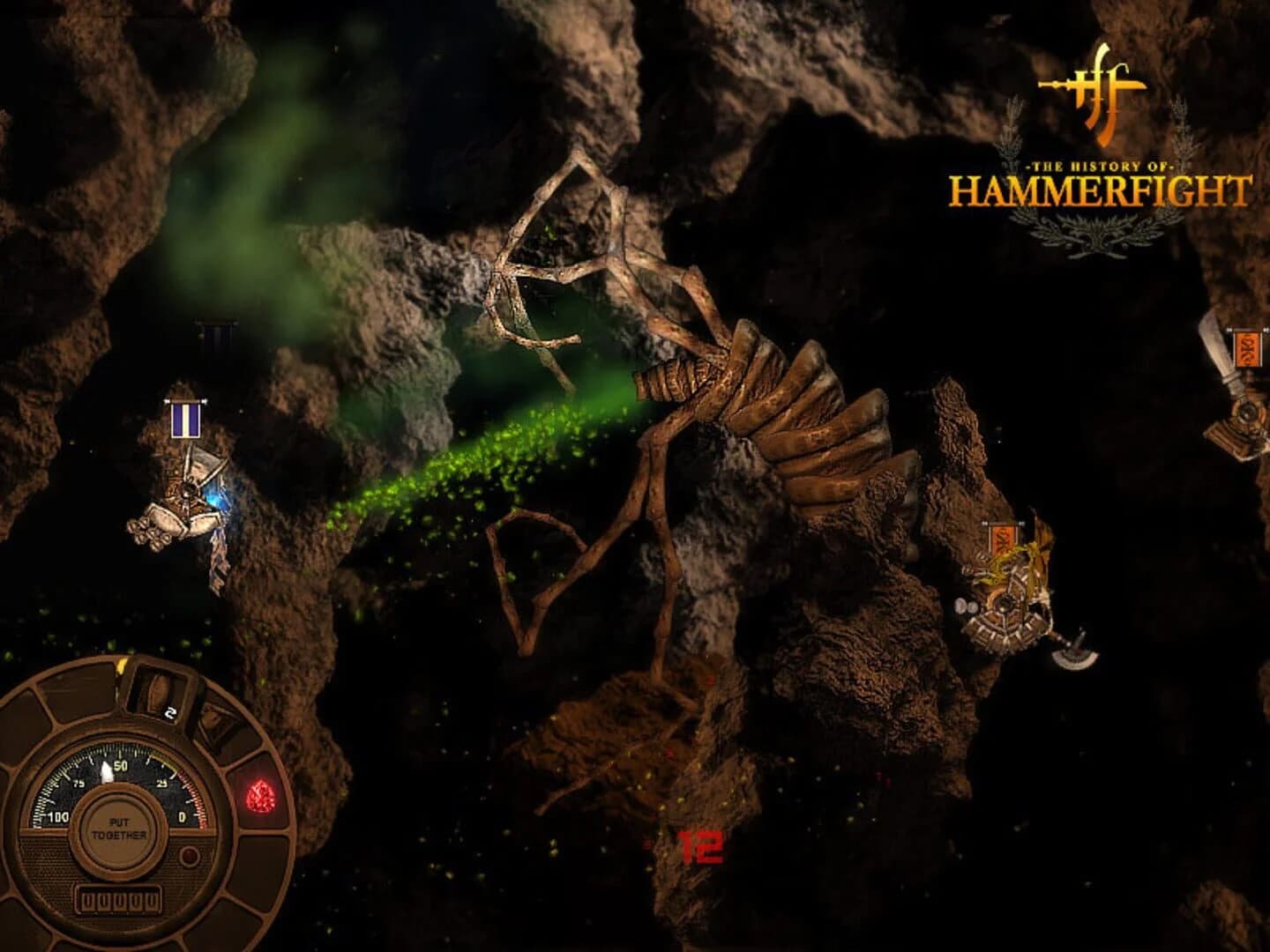Click the gauge needle pointing near 50
The width and height of the screenshot is (1270, 952).
coord(108,774)
